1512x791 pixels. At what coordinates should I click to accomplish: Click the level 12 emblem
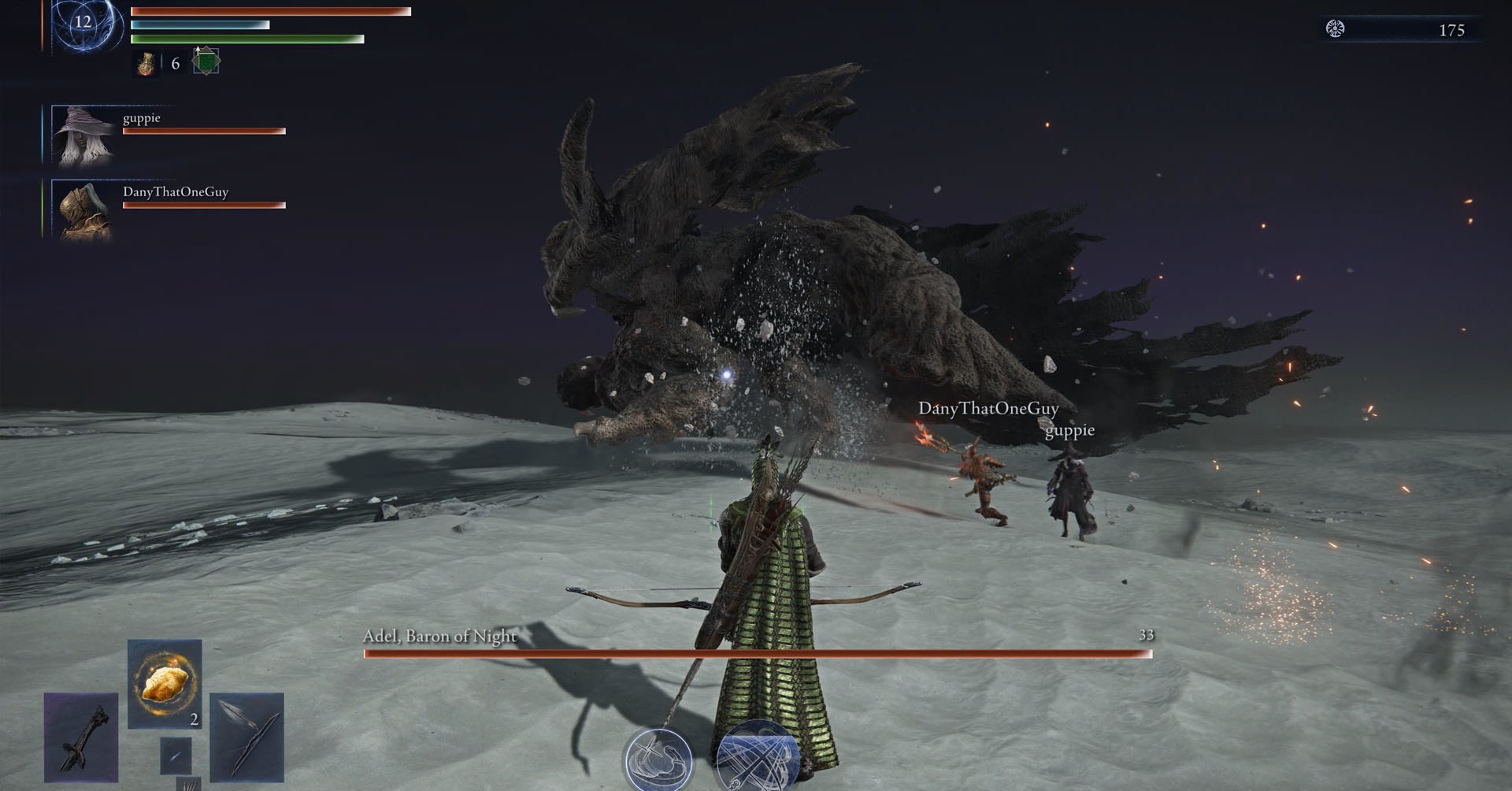pos(83,22)
